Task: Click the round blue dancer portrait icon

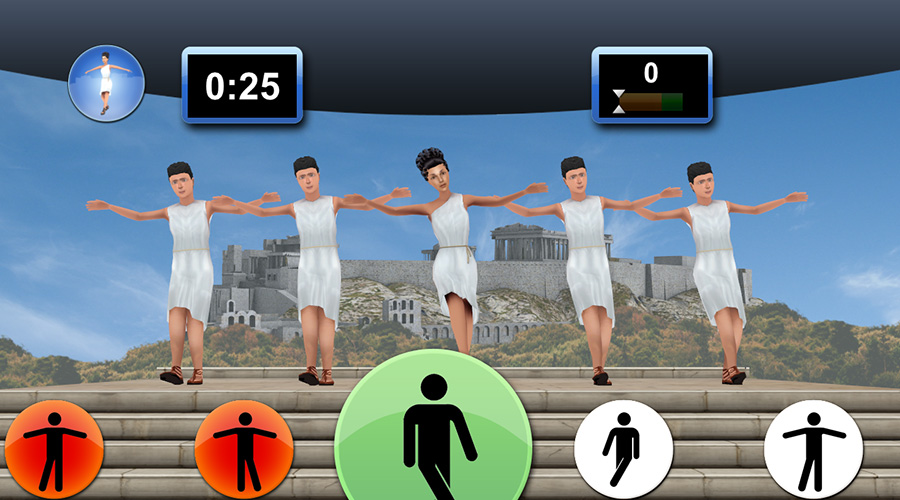Action: click(x=106, y=83)
